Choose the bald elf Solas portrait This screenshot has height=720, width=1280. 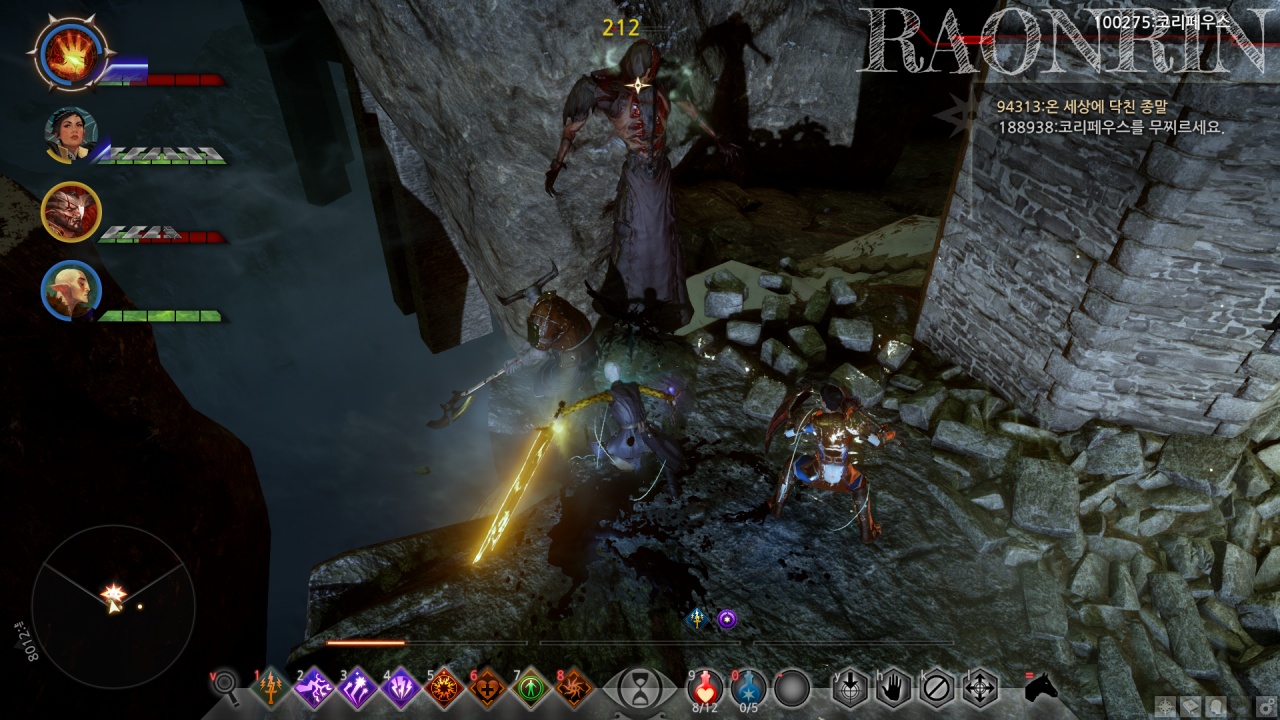click(70, 290)
